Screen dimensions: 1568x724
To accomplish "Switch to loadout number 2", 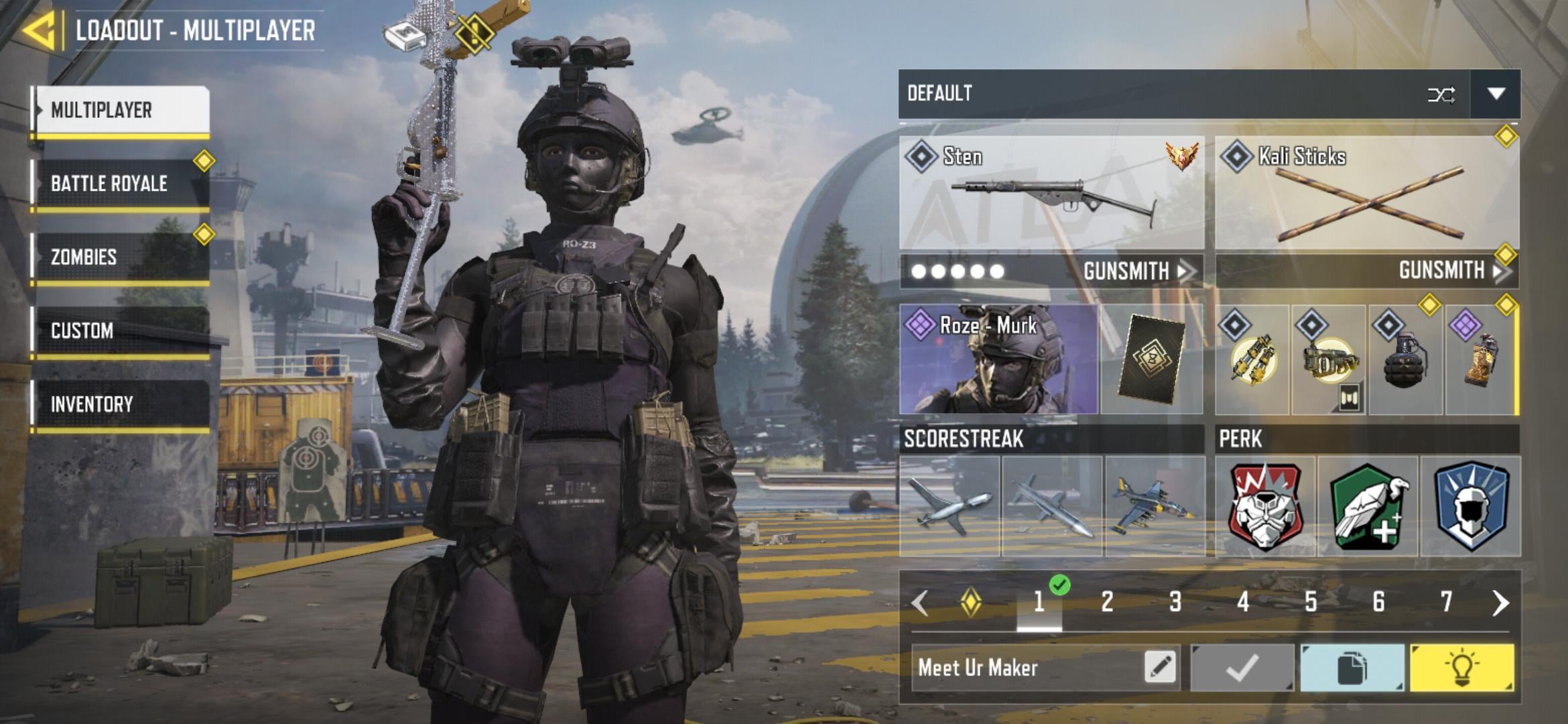I will (1107, 601).
